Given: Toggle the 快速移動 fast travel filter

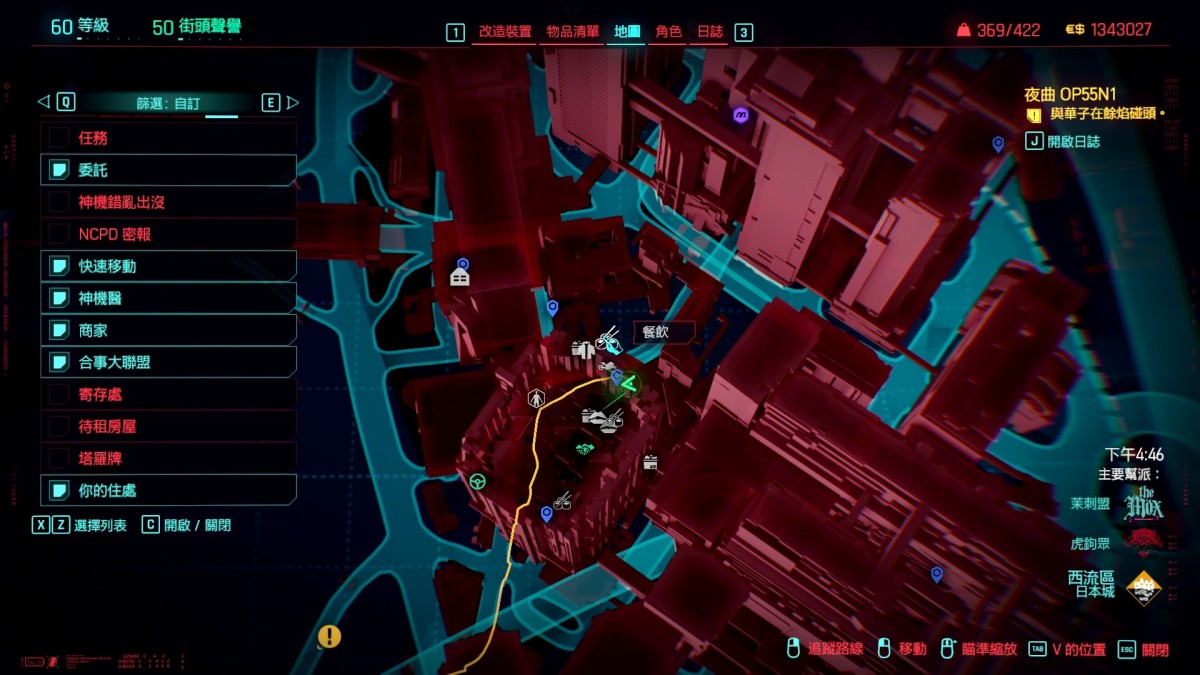Looking at the screenshot, I should tap(60, 266).
